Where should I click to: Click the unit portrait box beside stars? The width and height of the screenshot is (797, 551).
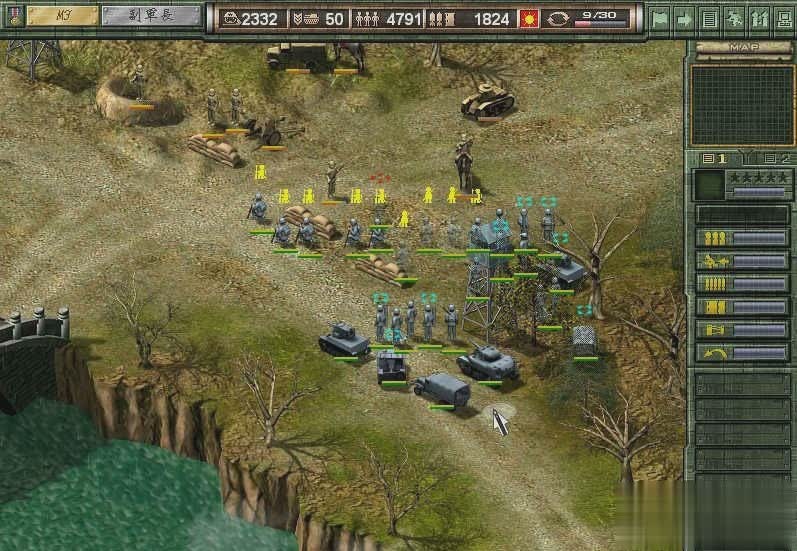pyautogui.click(x=709, y=185)
